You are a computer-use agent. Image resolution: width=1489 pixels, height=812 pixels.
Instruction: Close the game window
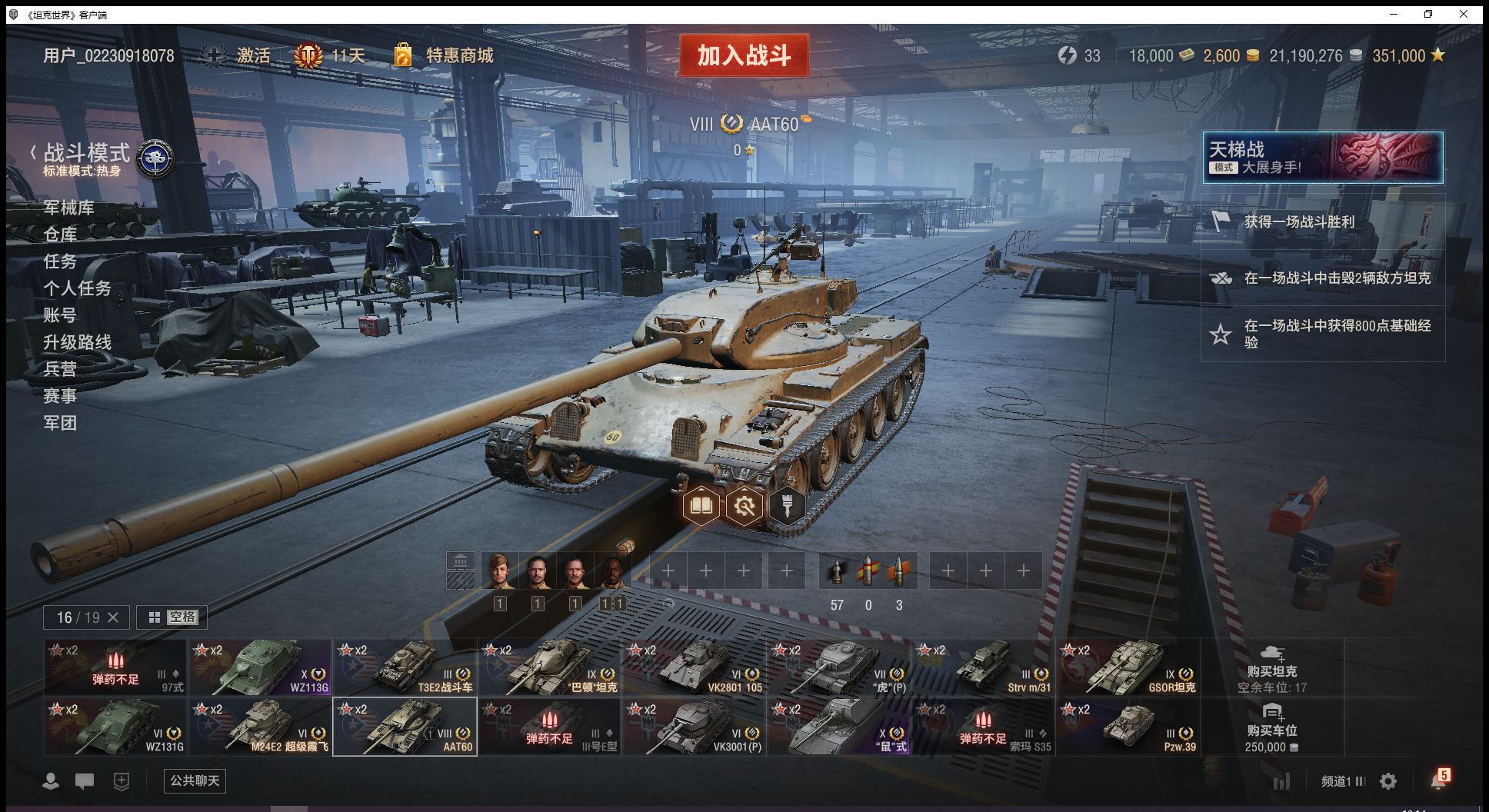(1464, 14)
